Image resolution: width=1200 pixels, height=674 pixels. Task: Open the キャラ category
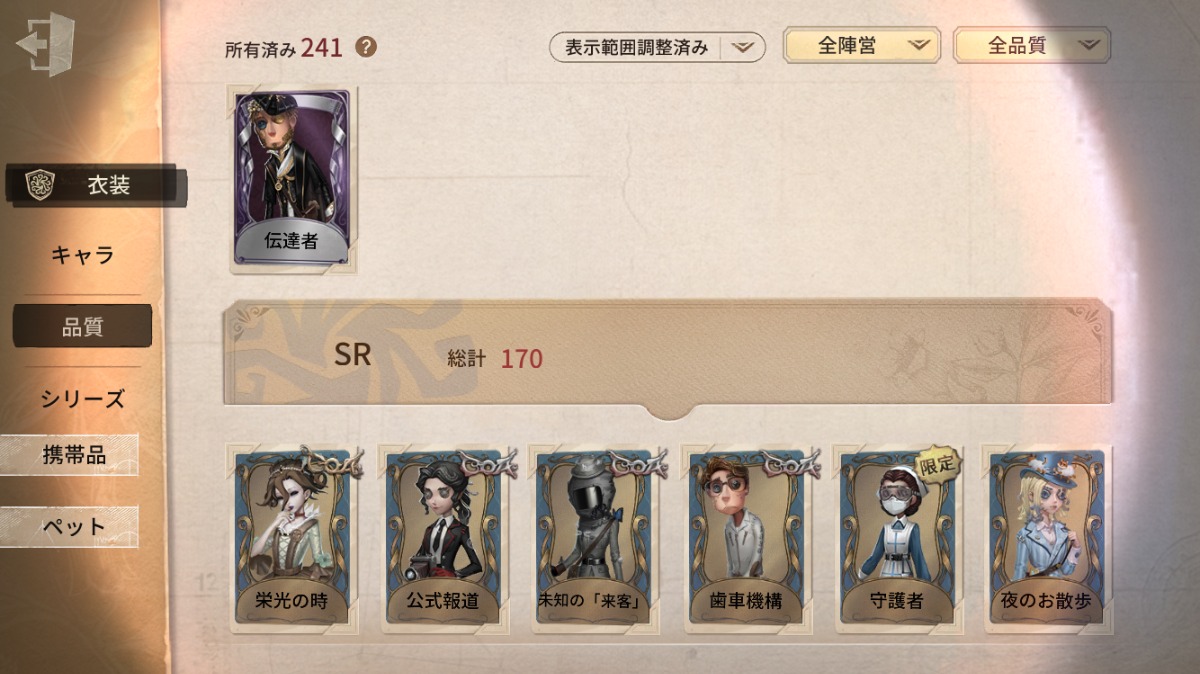coord(83,255)
